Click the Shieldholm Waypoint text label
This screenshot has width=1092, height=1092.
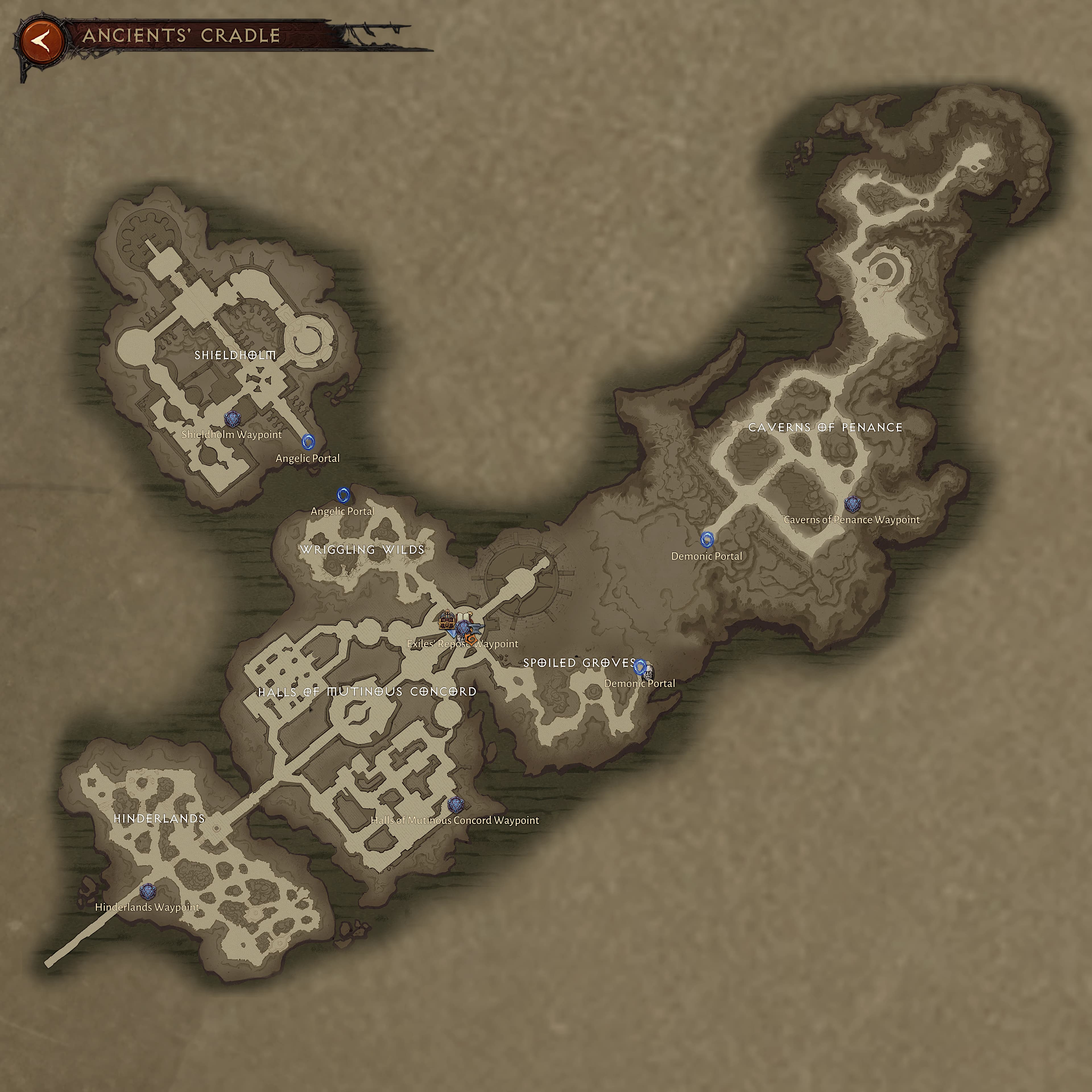click(x=232, y=434)
